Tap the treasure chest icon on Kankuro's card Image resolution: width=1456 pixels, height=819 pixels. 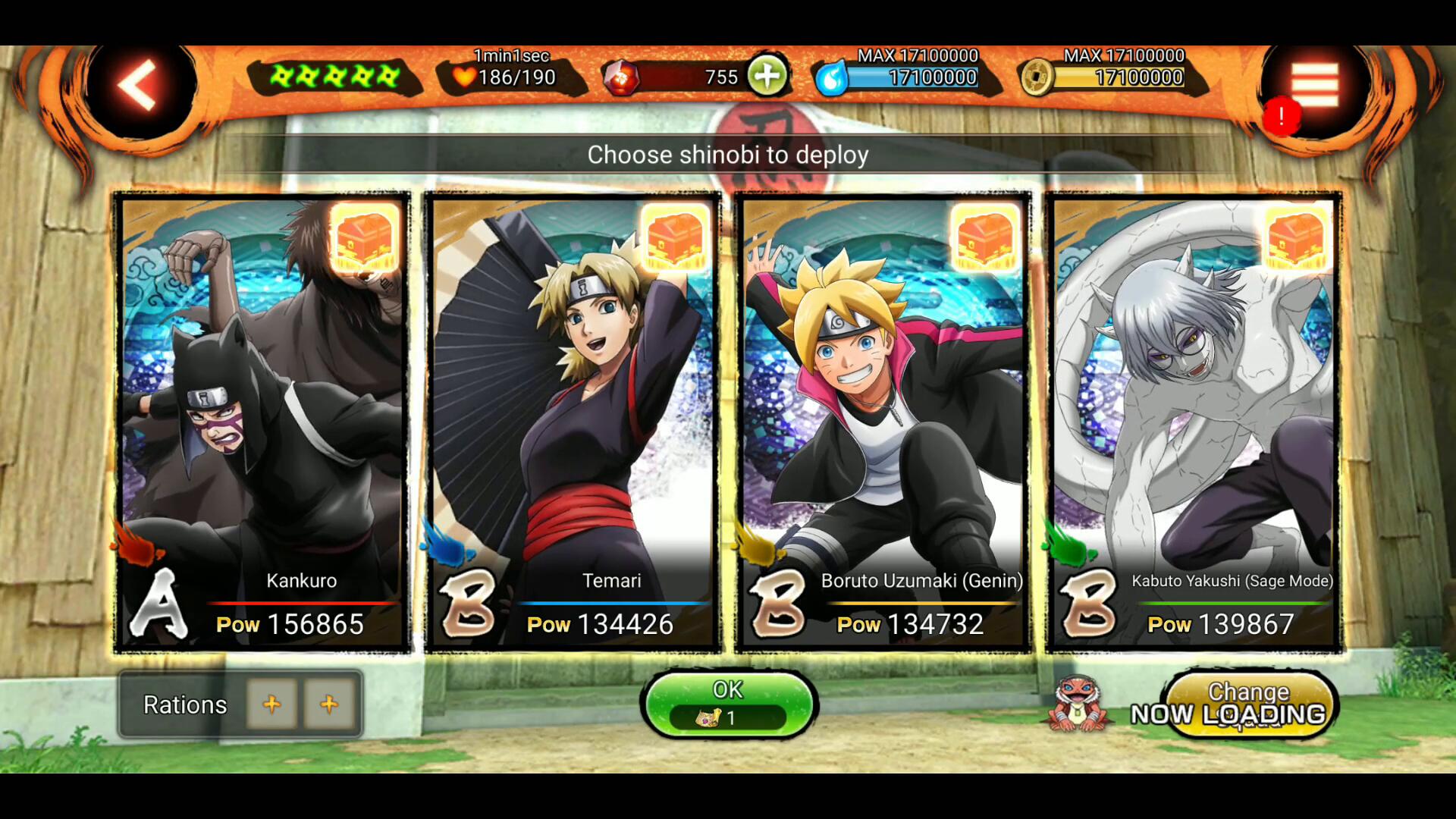click(x=365, y=238)
